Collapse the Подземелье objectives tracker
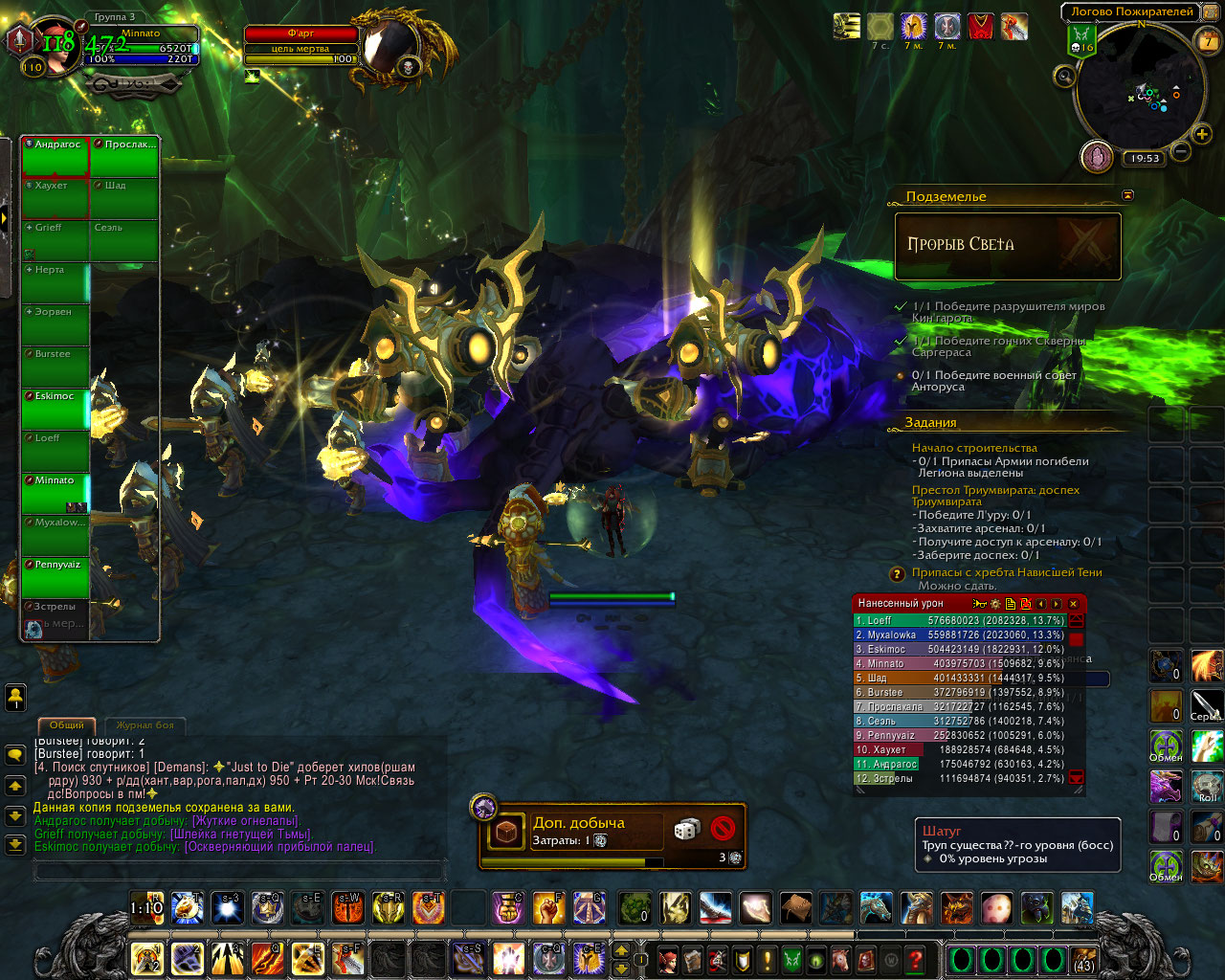Viewport: 1225px width, 980px height. [x=1127, y=195]
